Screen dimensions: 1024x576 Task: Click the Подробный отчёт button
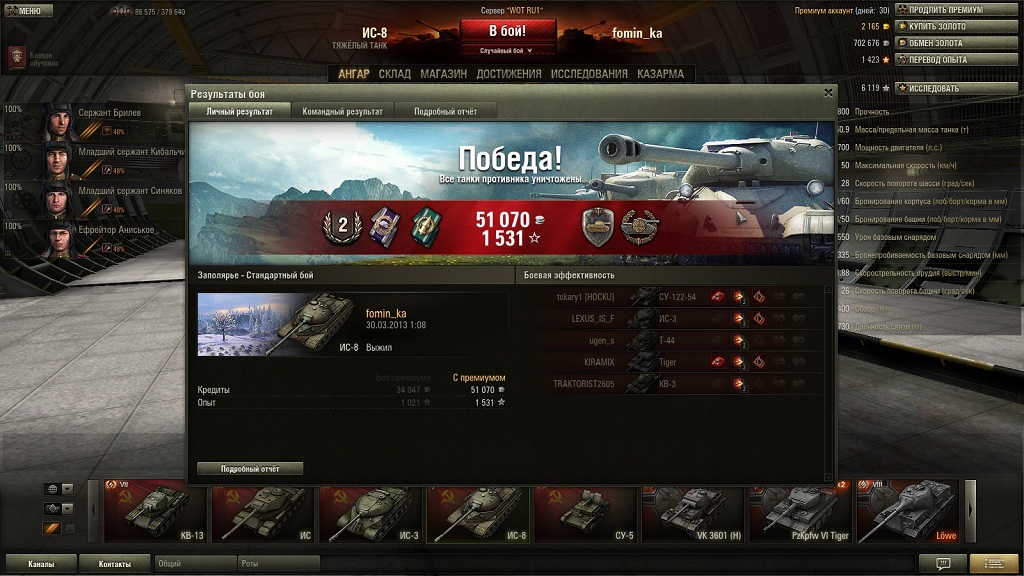[250, 468]
